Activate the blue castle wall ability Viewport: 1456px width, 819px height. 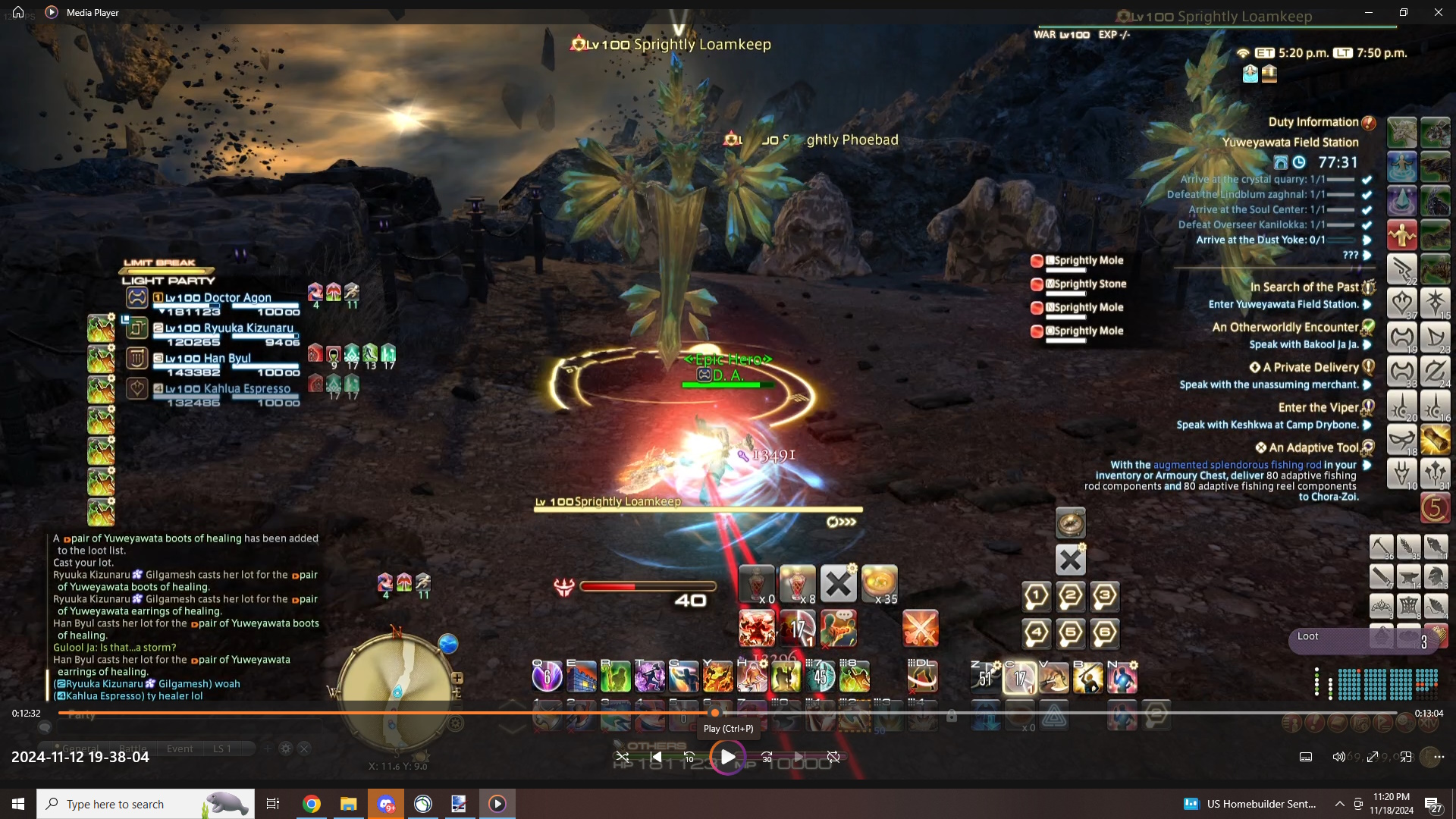(582, 676)
